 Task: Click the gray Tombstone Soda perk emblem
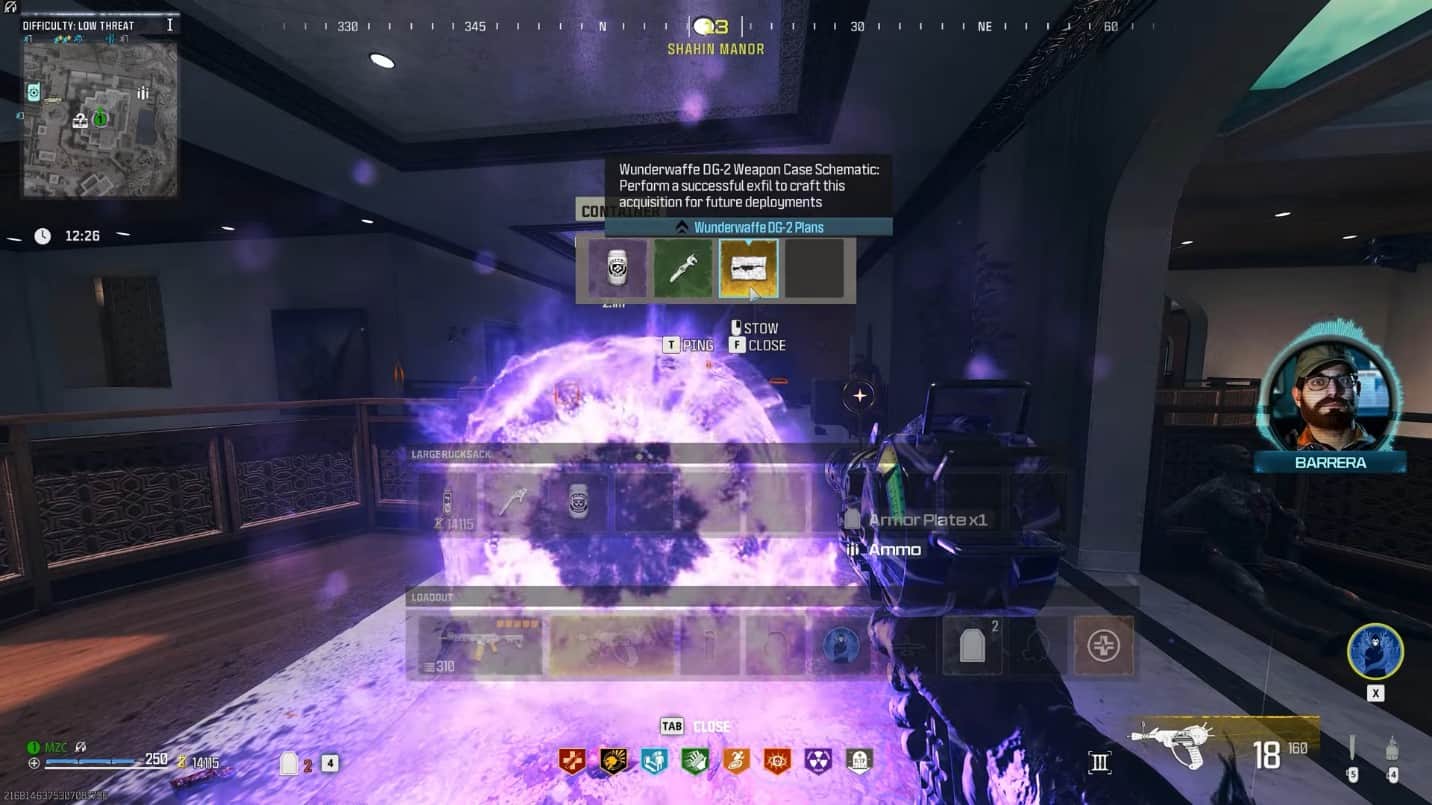[859, 760]
